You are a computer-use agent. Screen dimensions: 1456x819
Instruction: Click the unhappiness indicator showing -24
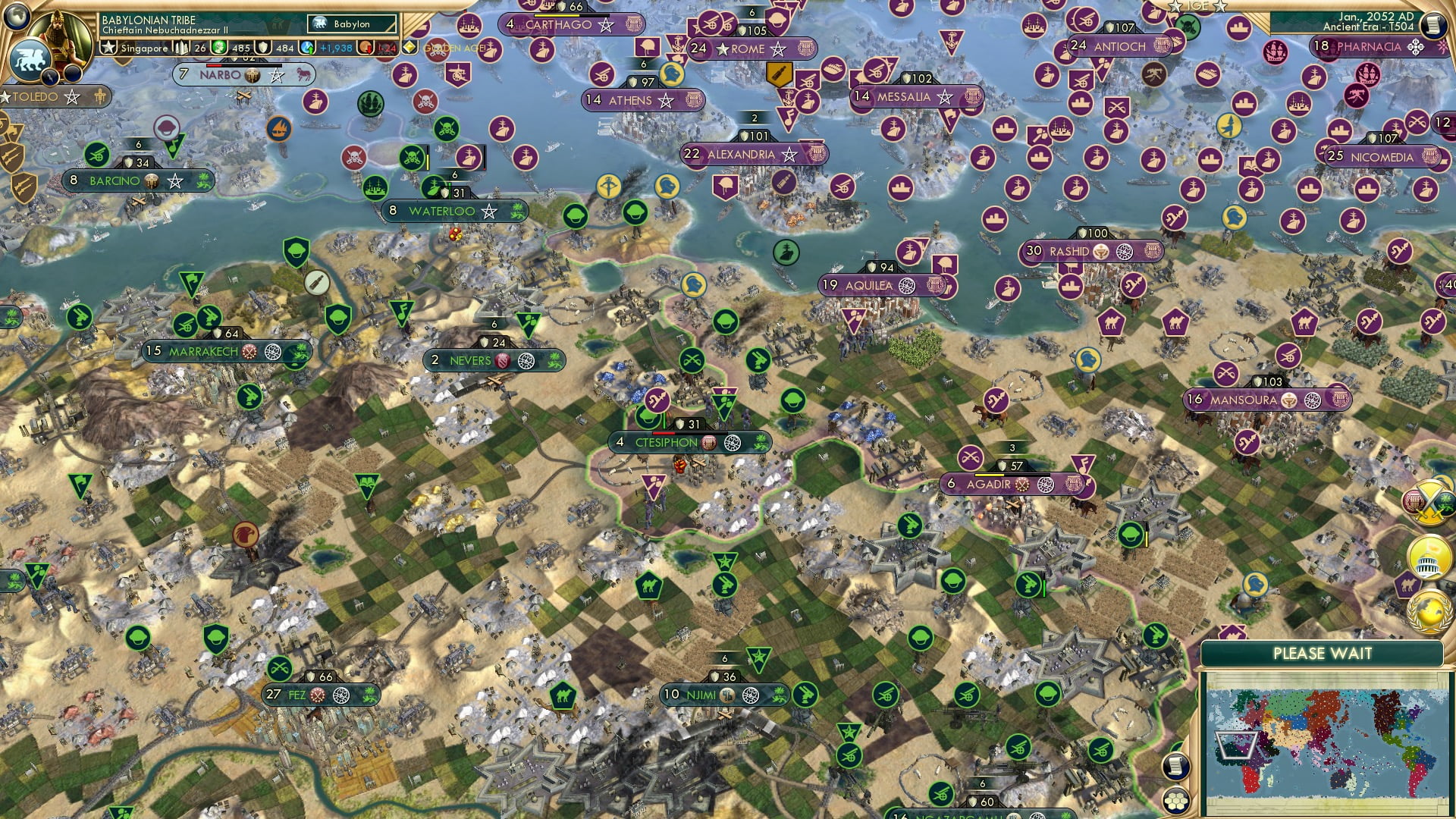pyautogui.click(x=386, y=48)
